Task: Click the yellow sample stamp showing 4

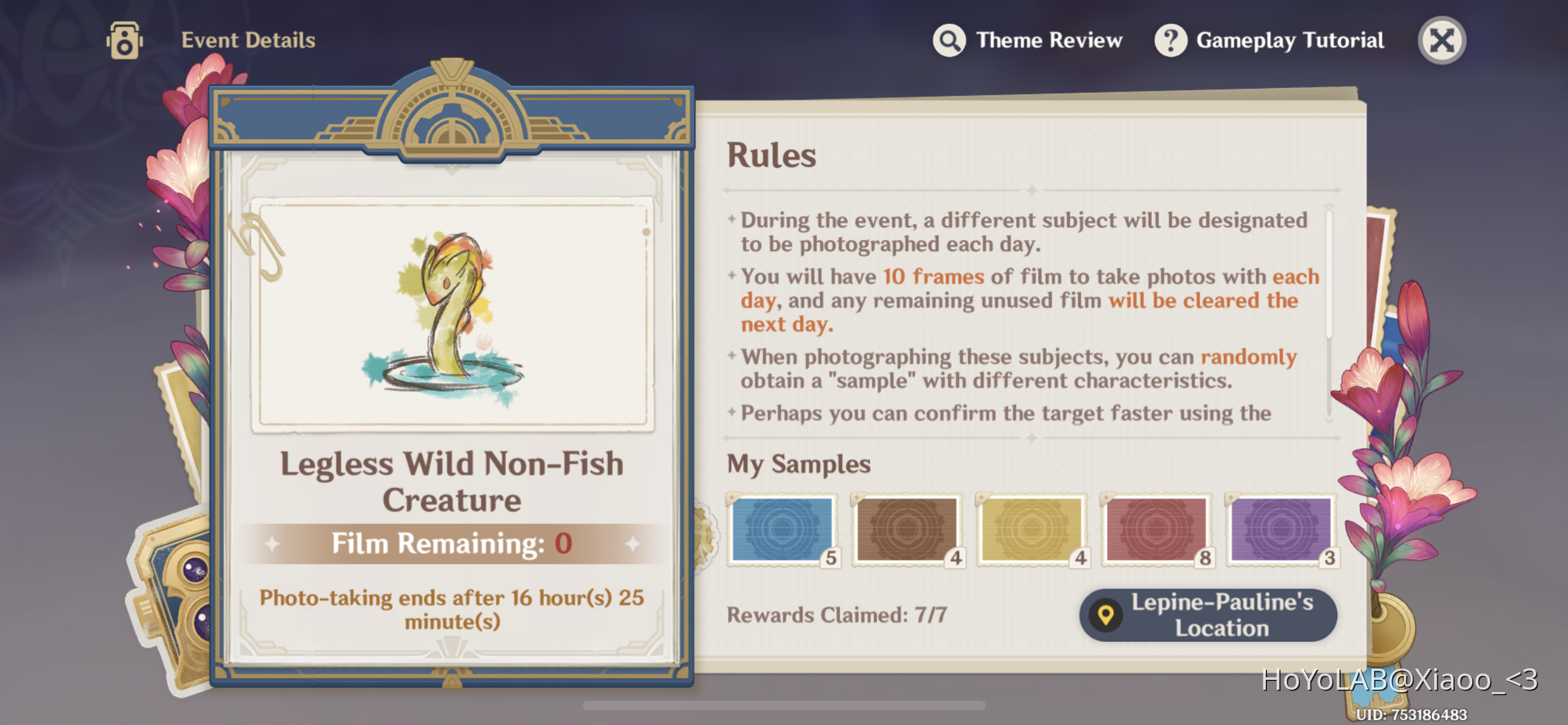Action: [1032, 530]
